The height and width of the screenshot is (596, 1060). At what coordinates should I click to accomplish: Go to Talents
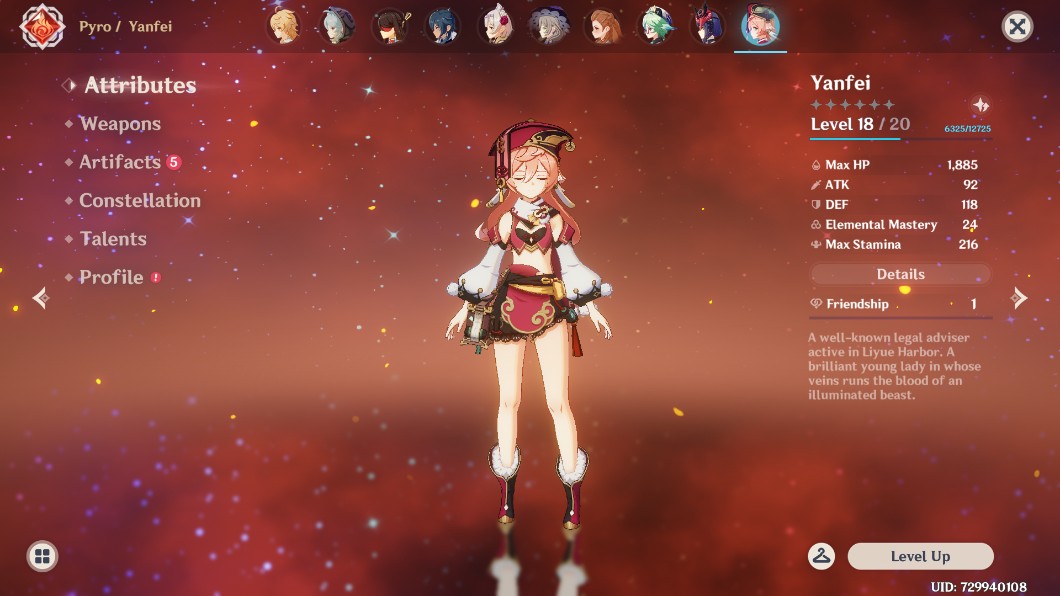tap(113, 239)
